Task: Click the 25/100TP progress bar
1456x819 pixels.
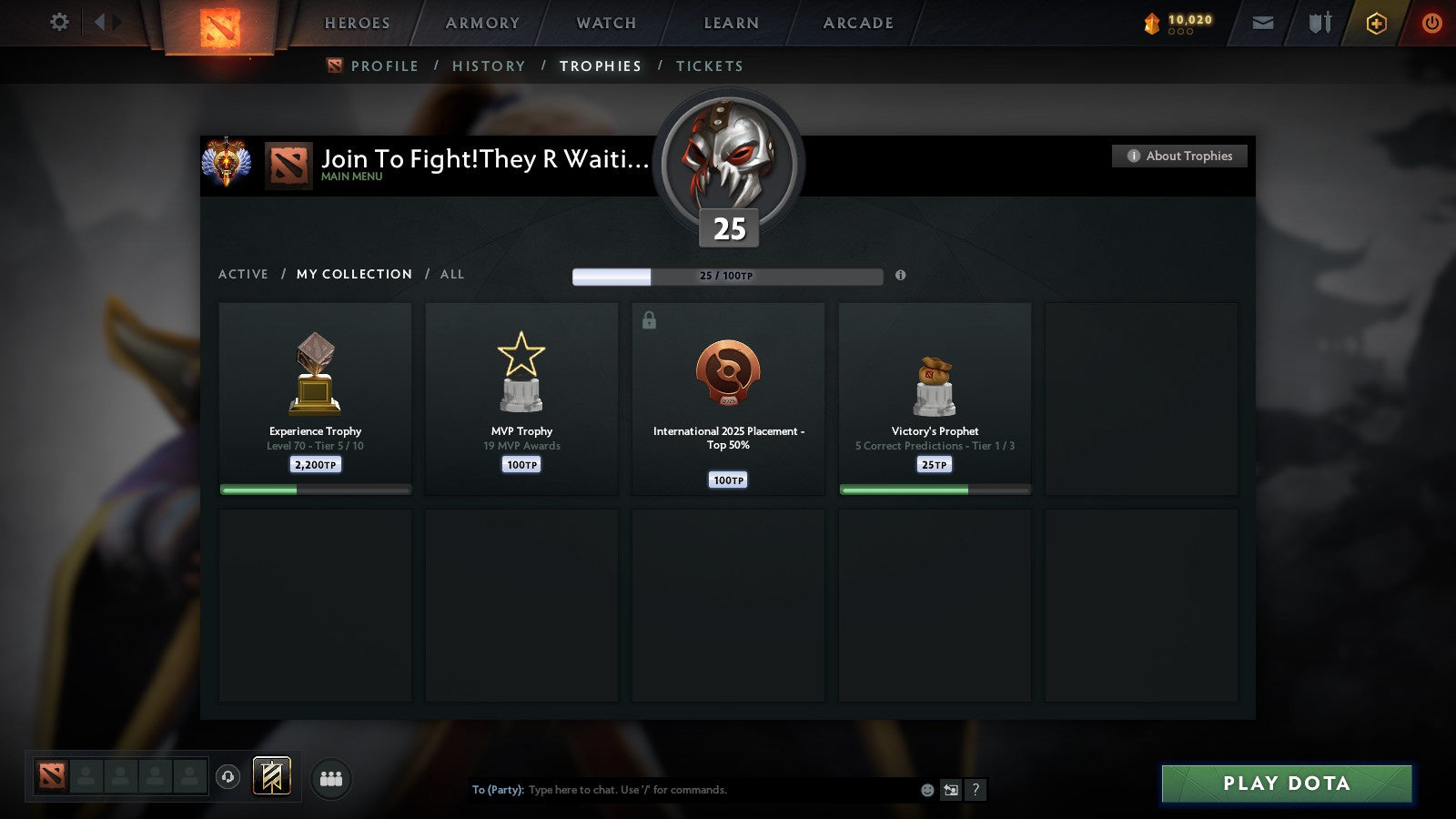Action: [727, 275]
